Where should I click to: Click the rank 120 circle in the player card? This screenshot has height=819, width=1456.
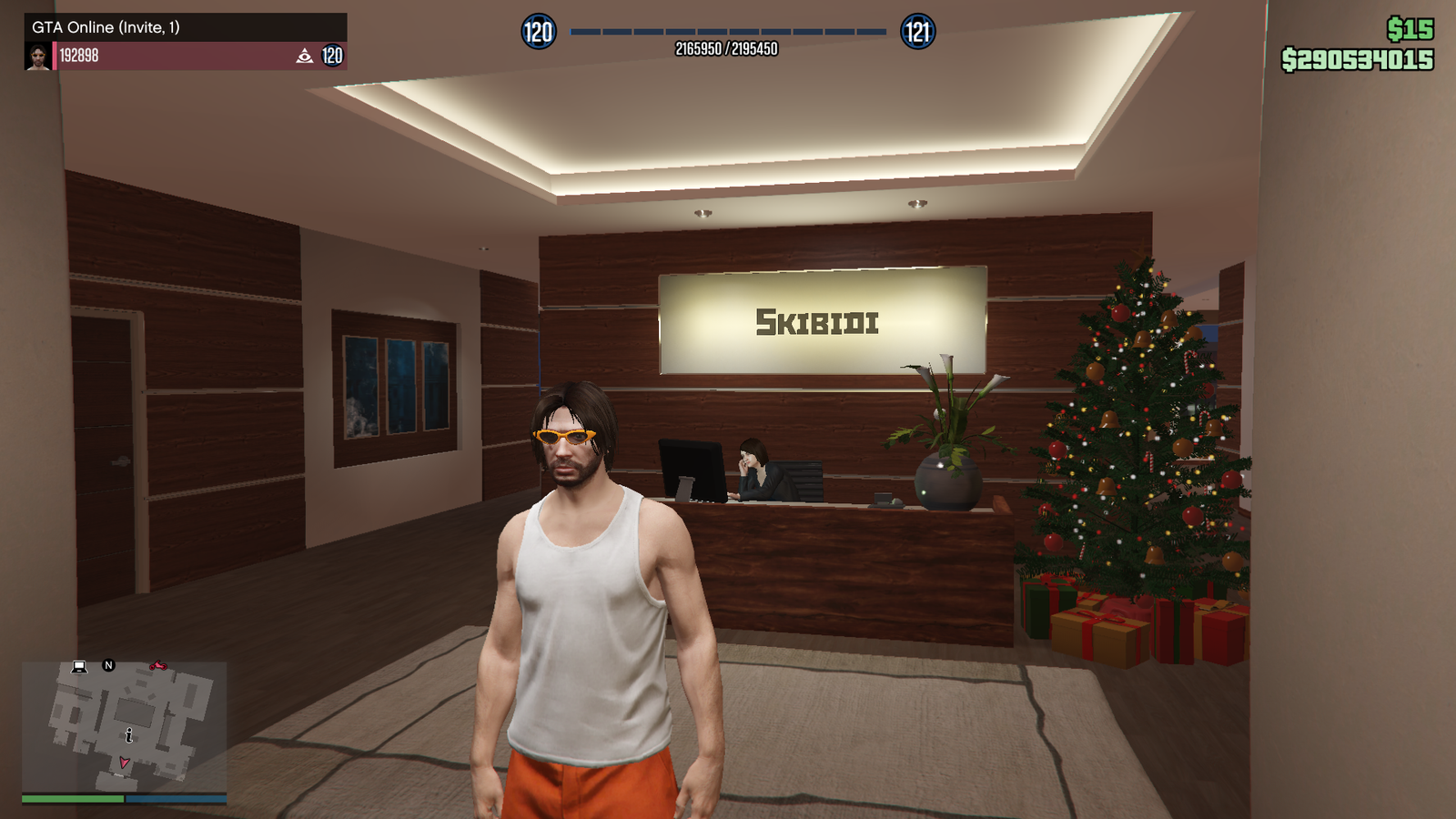pyautogui.click(x=333, y=56)
